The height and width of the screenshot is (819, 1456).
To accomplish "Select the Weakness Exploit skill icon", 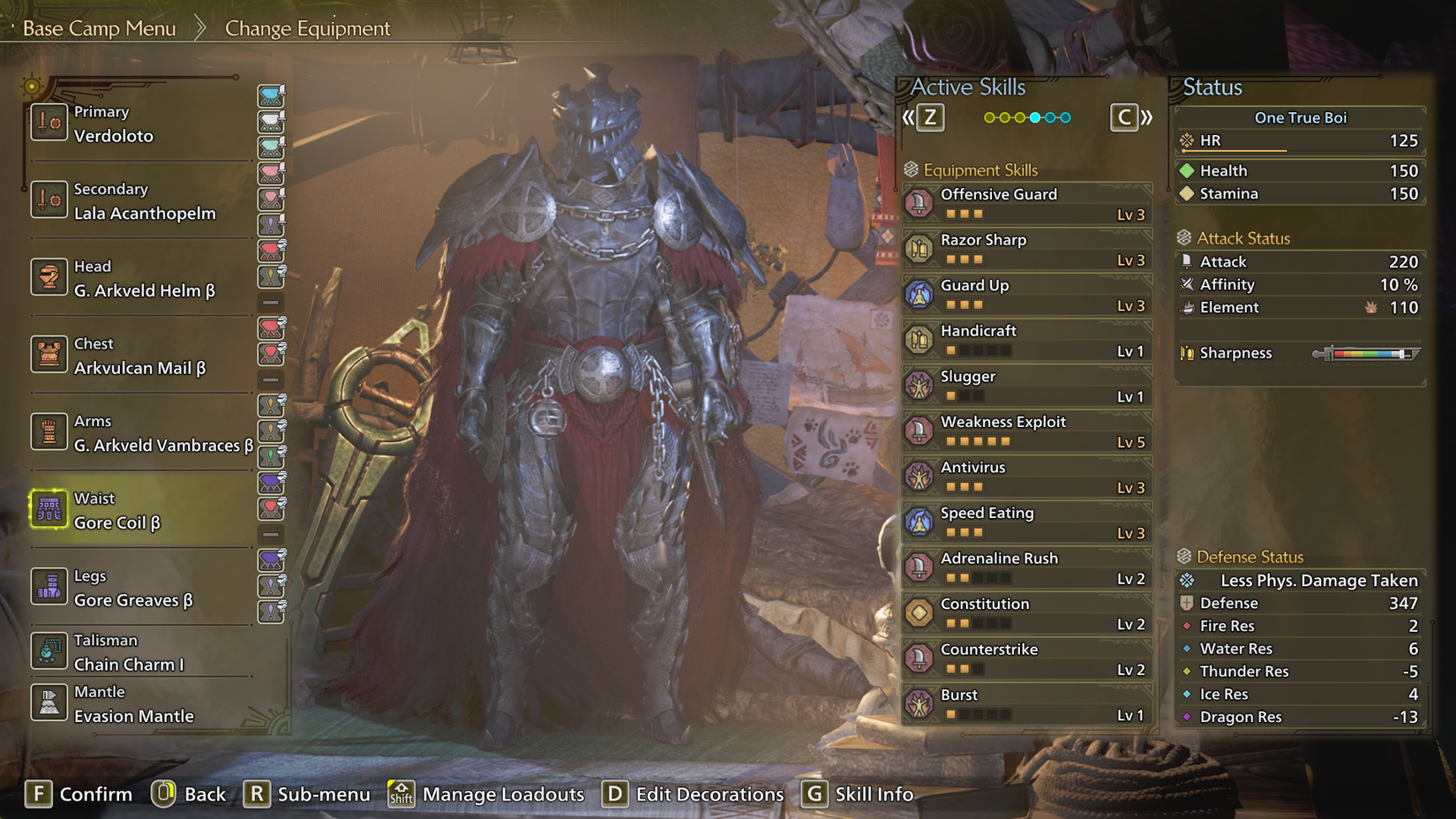I will point(921,431).
